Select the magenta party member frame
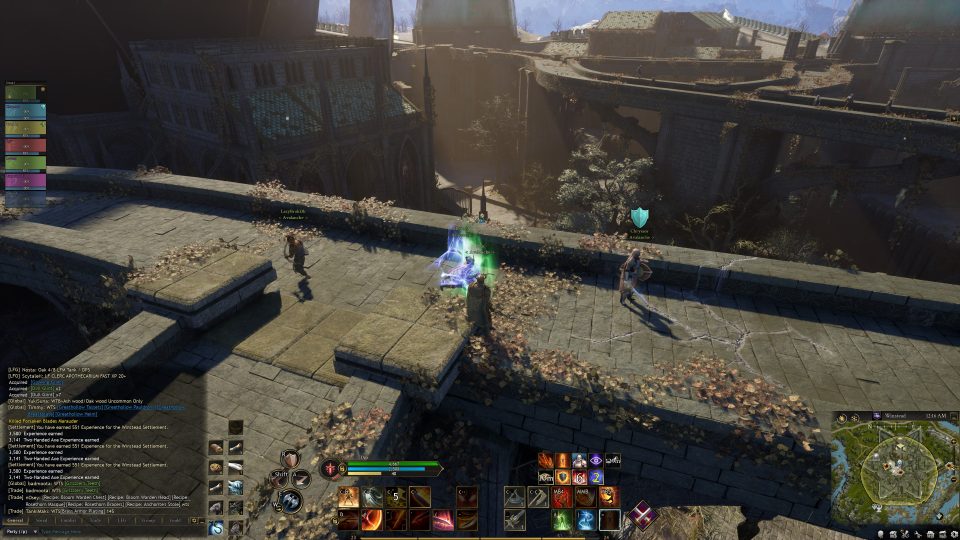The width and height of the screenshot is (960, 540). tap(26, 182)
